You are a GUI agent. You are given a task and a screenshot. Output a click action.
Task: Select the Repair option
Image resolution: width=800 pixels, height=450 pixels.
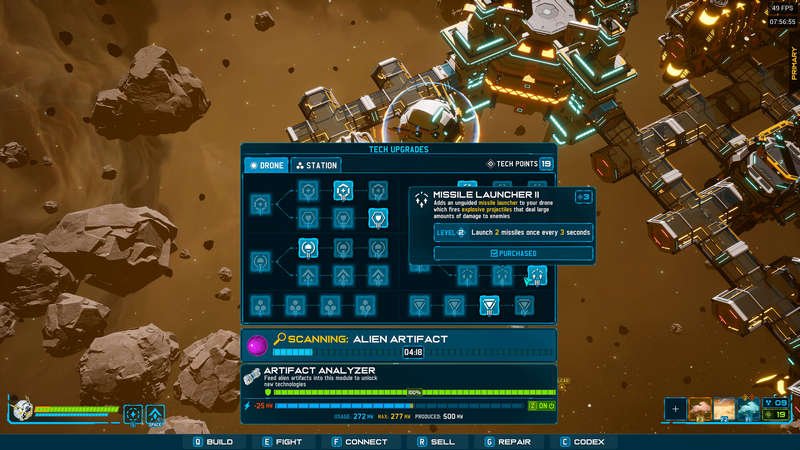(x=510, y=441)
